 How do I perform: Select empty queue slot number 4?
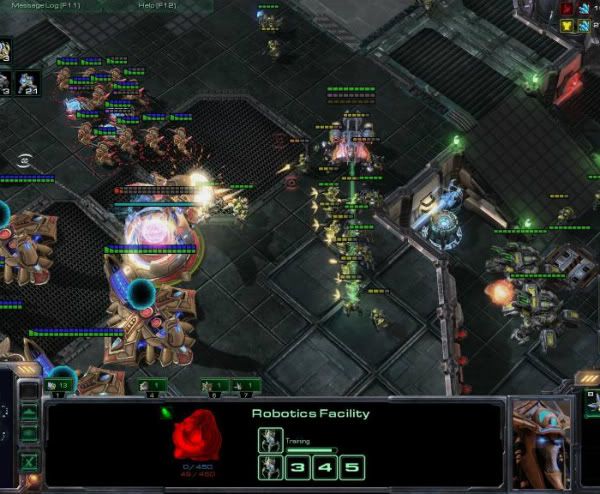click(x=324, y=468)
